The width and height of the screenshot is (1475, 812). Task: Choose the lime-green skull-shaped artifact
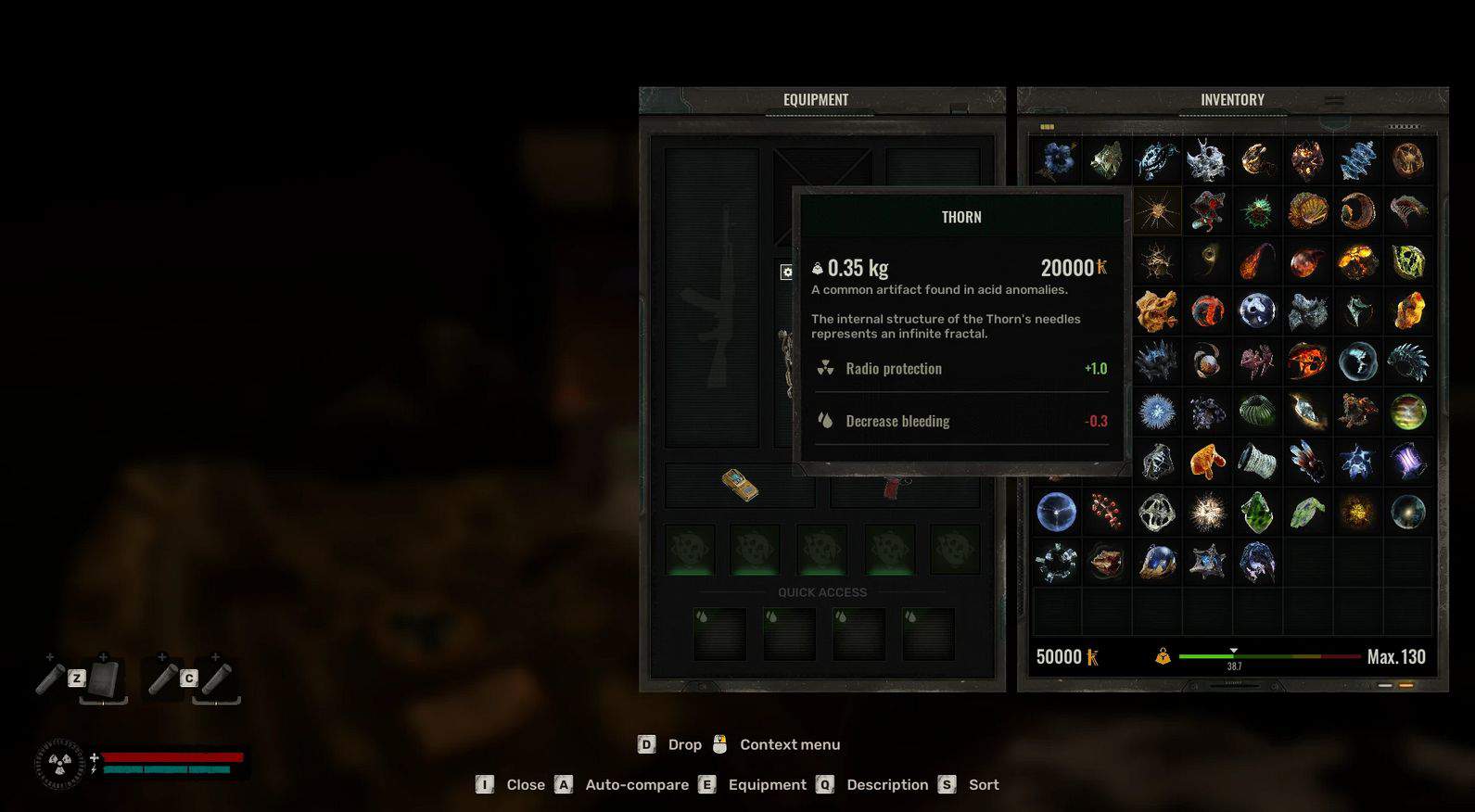(x=1407, y=262)
